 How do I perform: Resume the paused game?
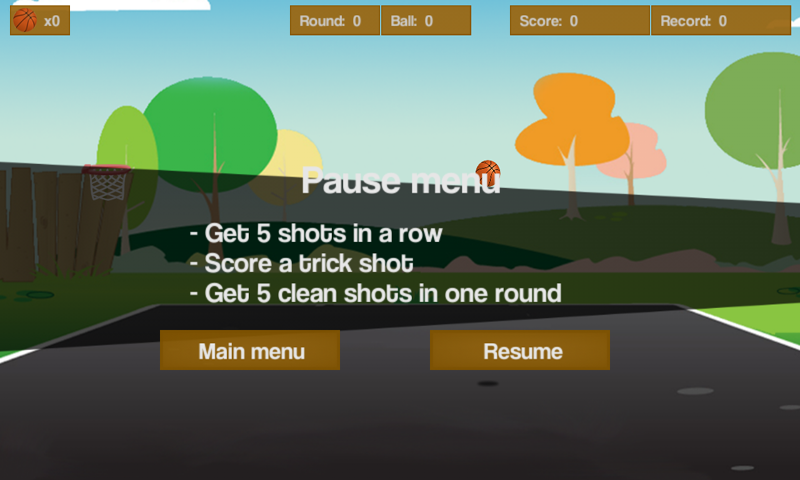520,351
